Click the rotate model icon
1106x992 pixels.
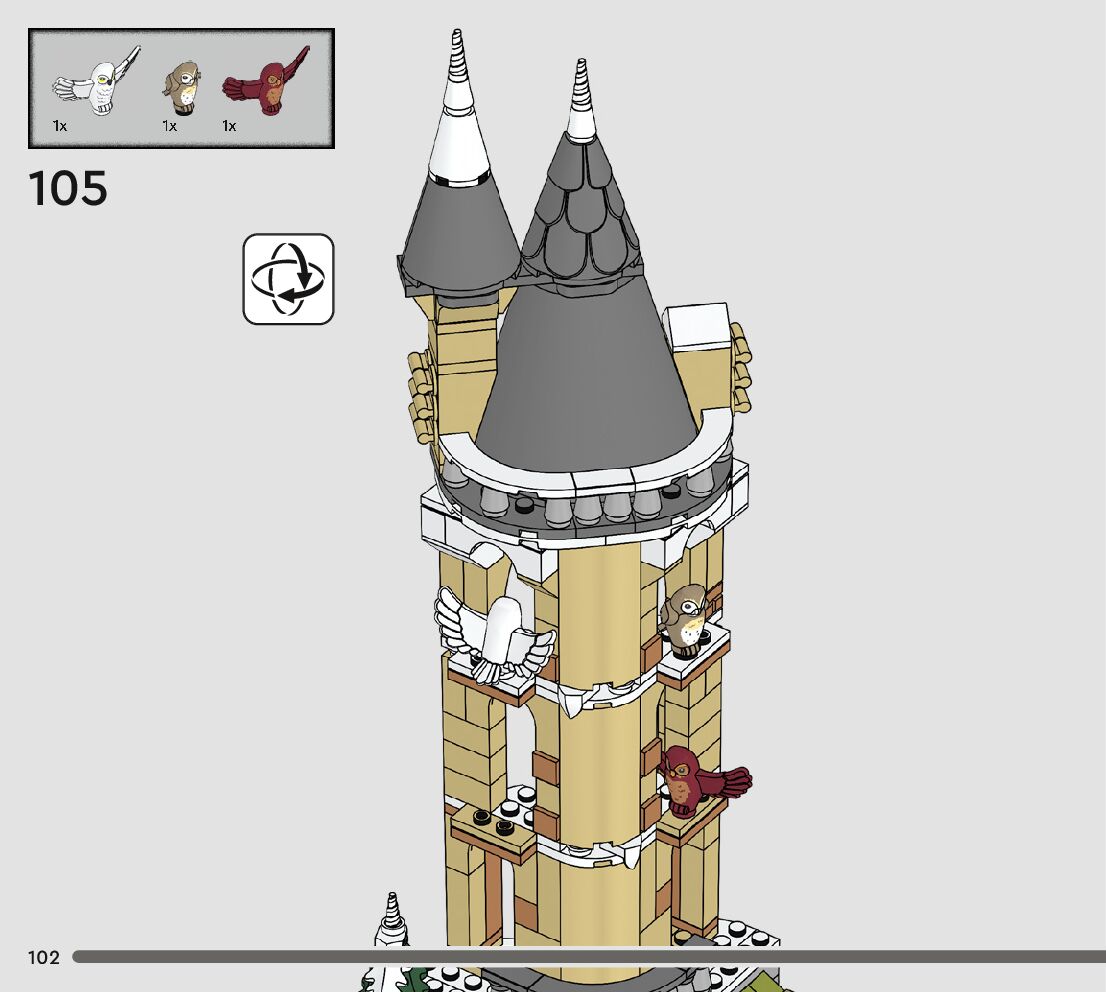(x=288, y=279)
